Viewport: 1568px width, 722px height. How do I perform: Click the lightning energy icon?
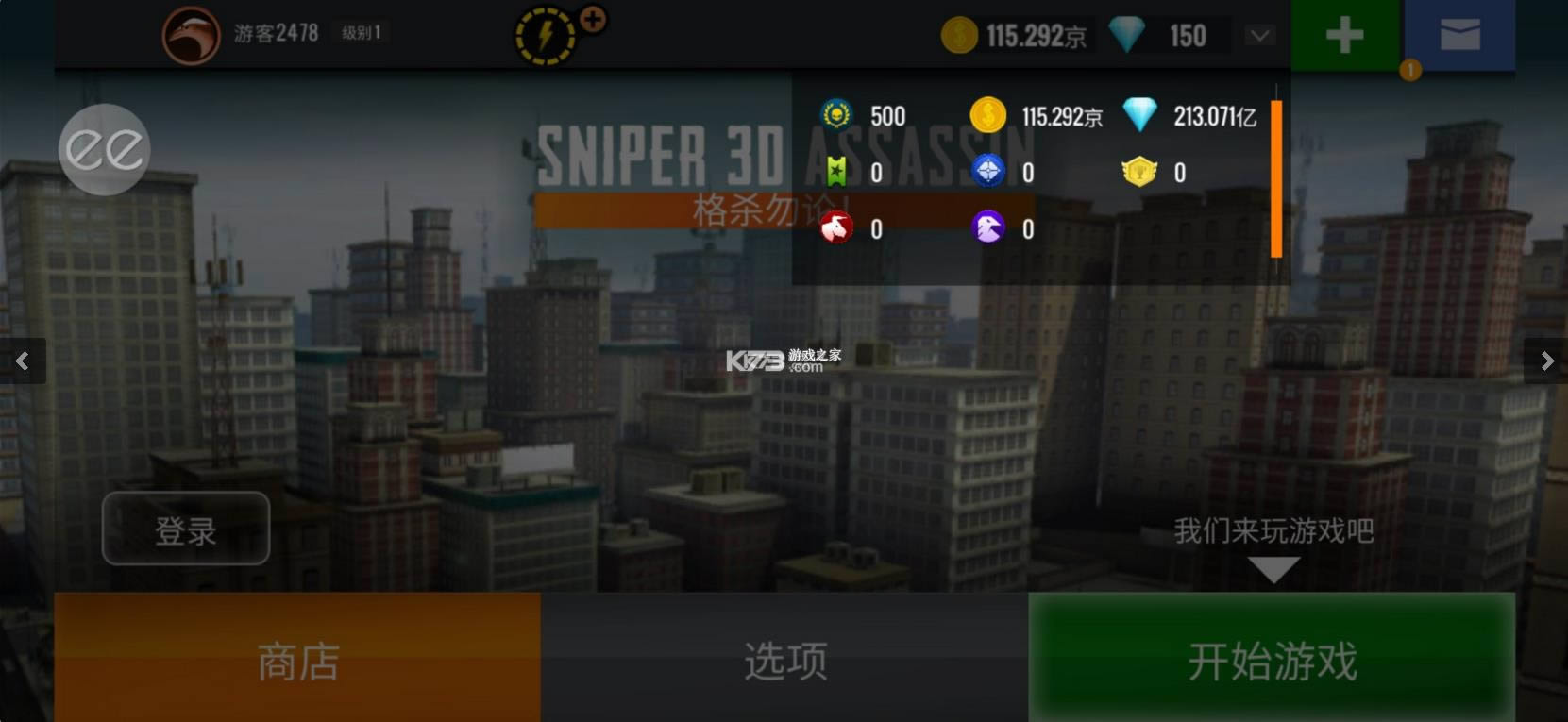point(543,34)
